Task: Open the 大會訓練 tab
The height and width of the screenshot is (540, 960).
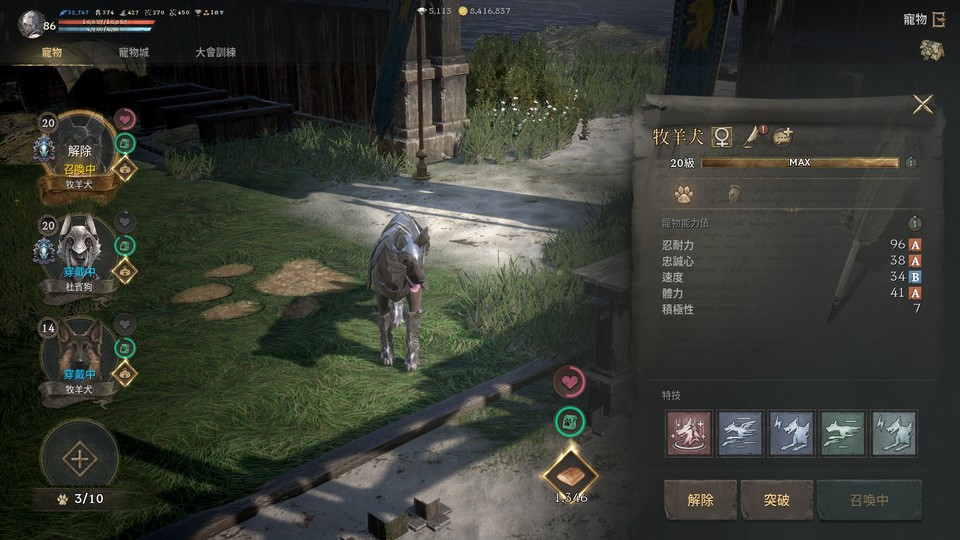Action: click(x=215, y=52)
